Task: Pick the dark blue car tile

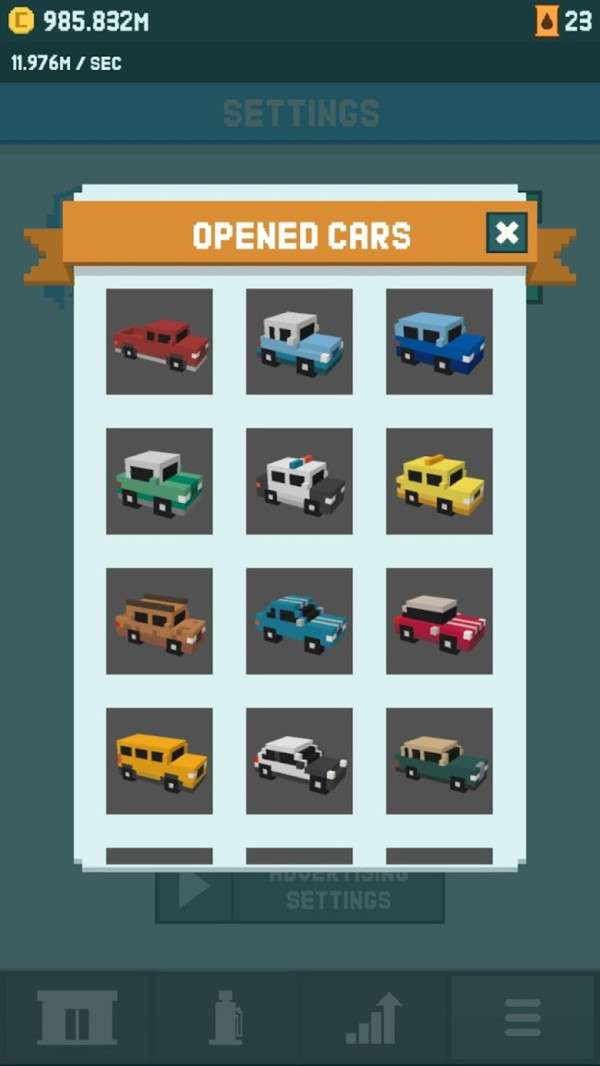Action: click(439, 341)
